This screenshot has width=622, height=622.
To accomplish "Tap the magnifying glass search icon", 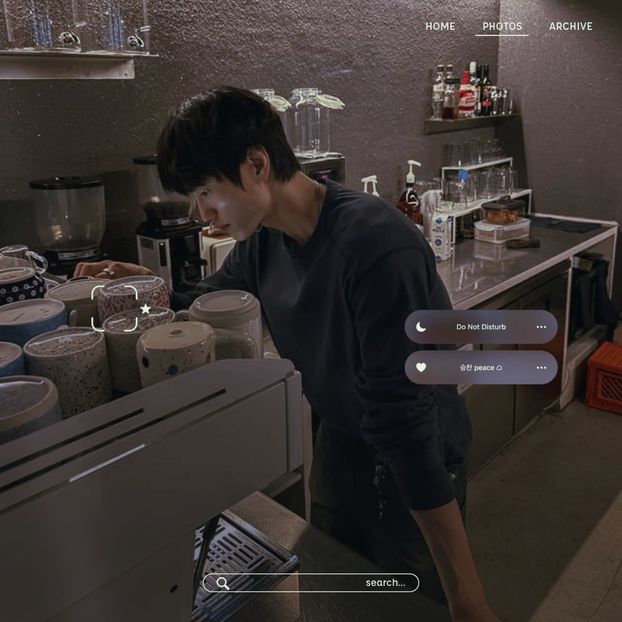I will [223, 583].
